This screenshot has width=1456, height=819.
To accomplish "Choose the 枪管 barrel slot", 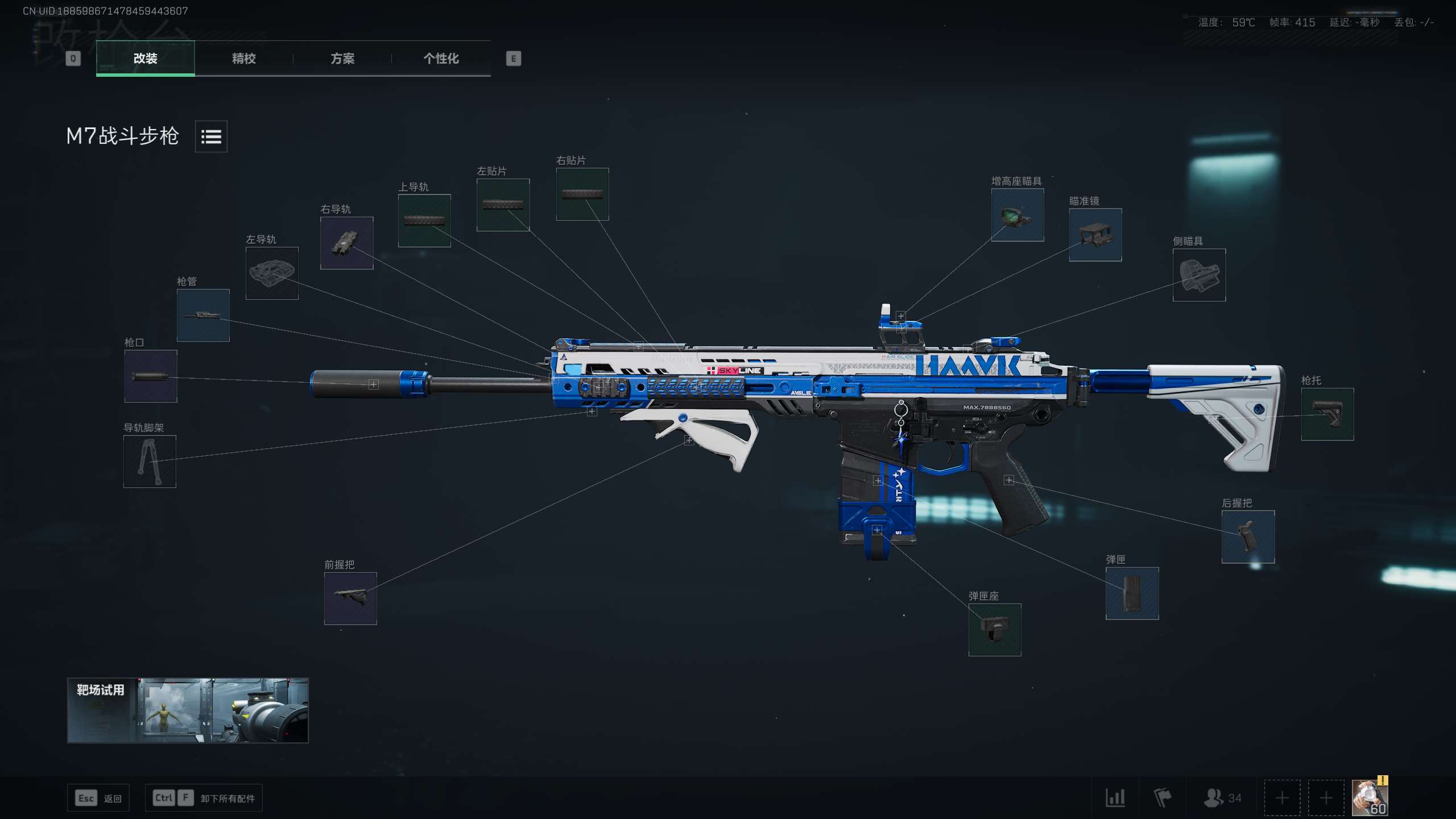I will coord(203,315).
